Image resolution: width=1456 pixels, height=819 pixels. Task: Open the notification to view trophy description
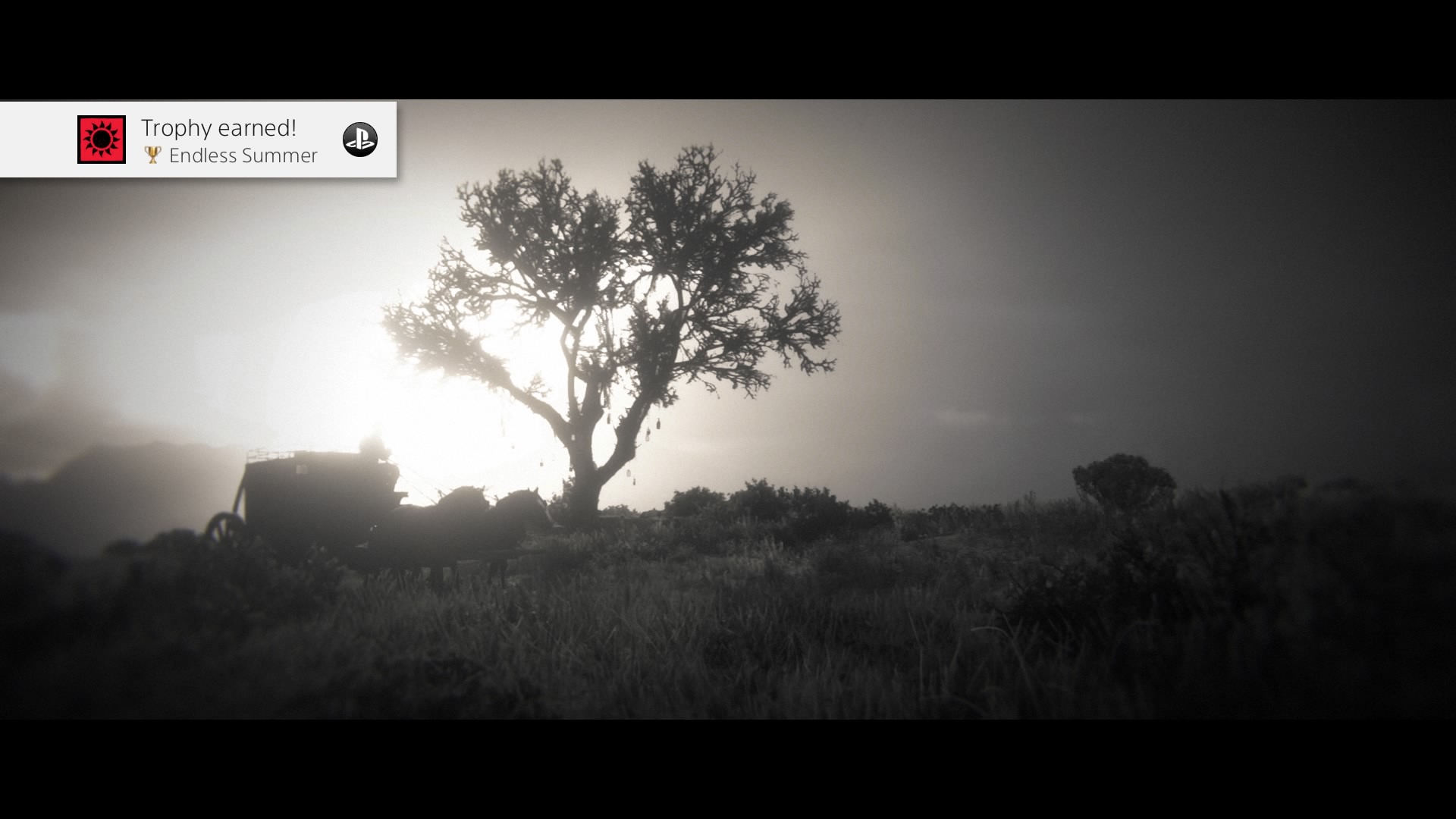click(x=197, y=140)
